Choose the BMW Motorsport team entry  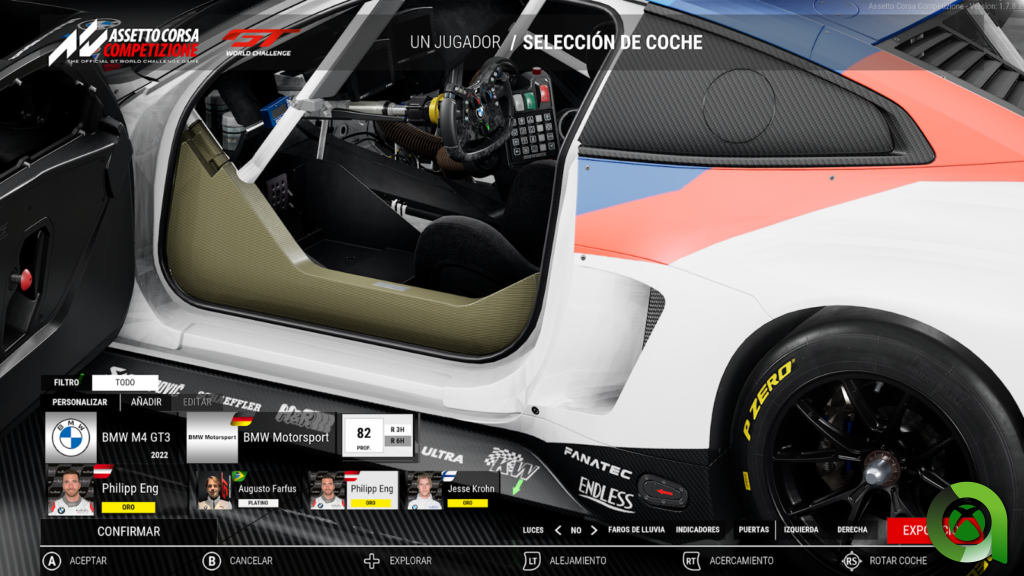tap(260, 438)
